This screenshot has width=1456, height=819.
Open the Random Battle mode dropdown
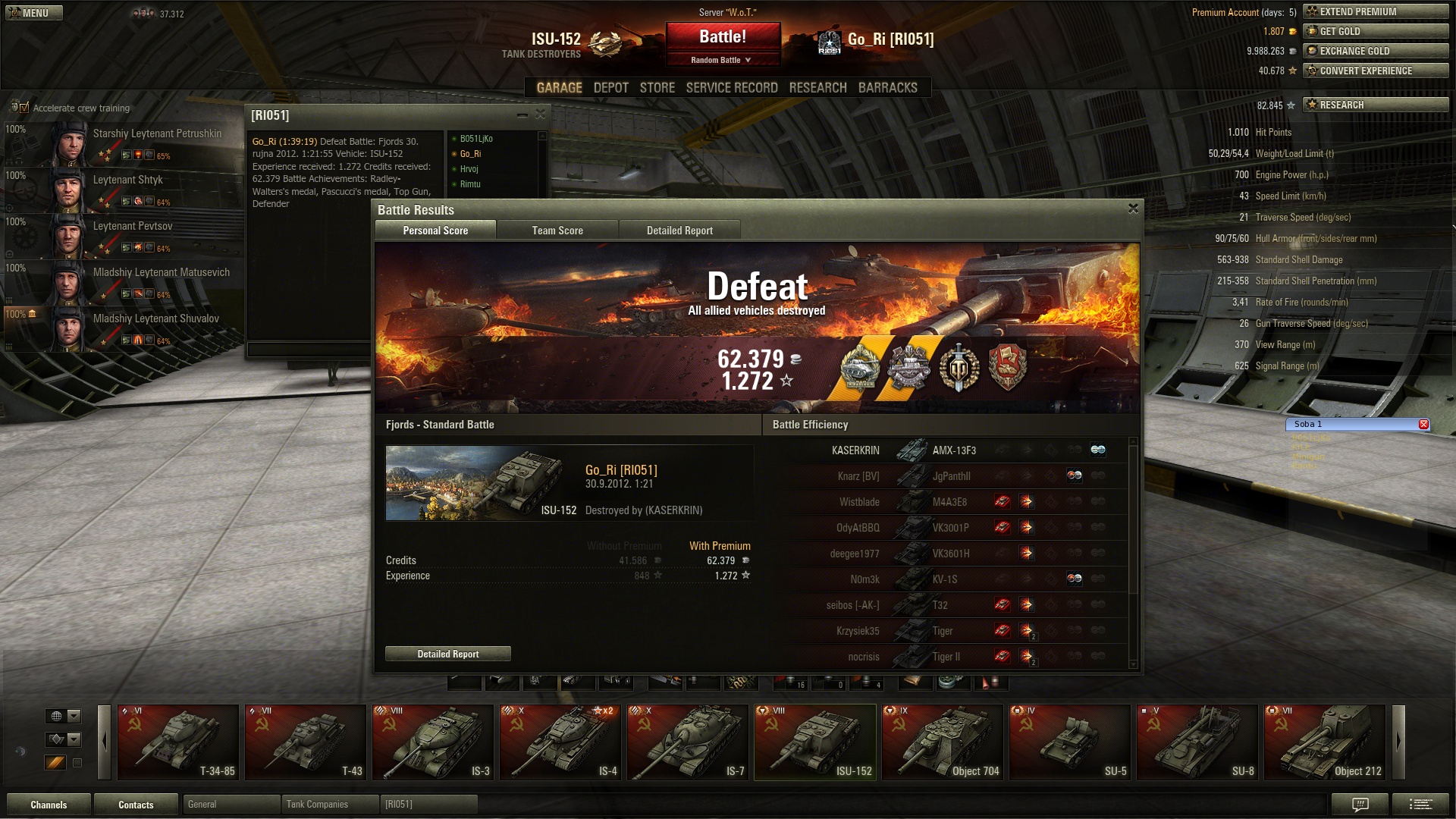click(x=721, y=60)
